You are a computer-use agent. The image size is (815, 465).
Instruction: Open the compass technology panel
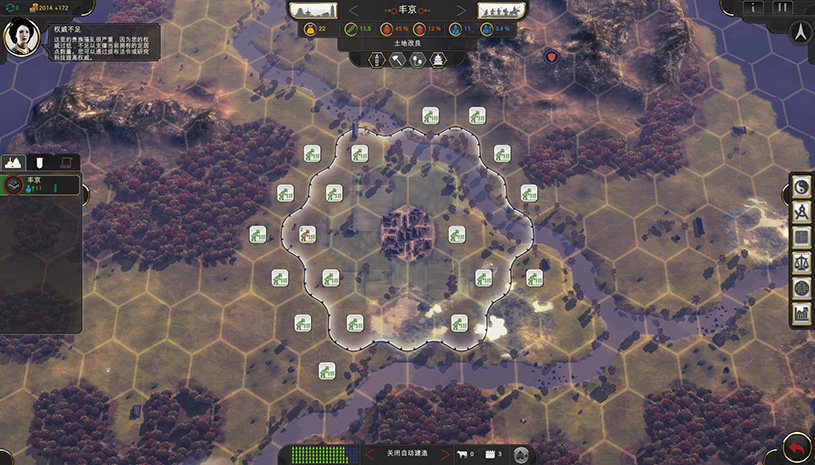point(801,213)
